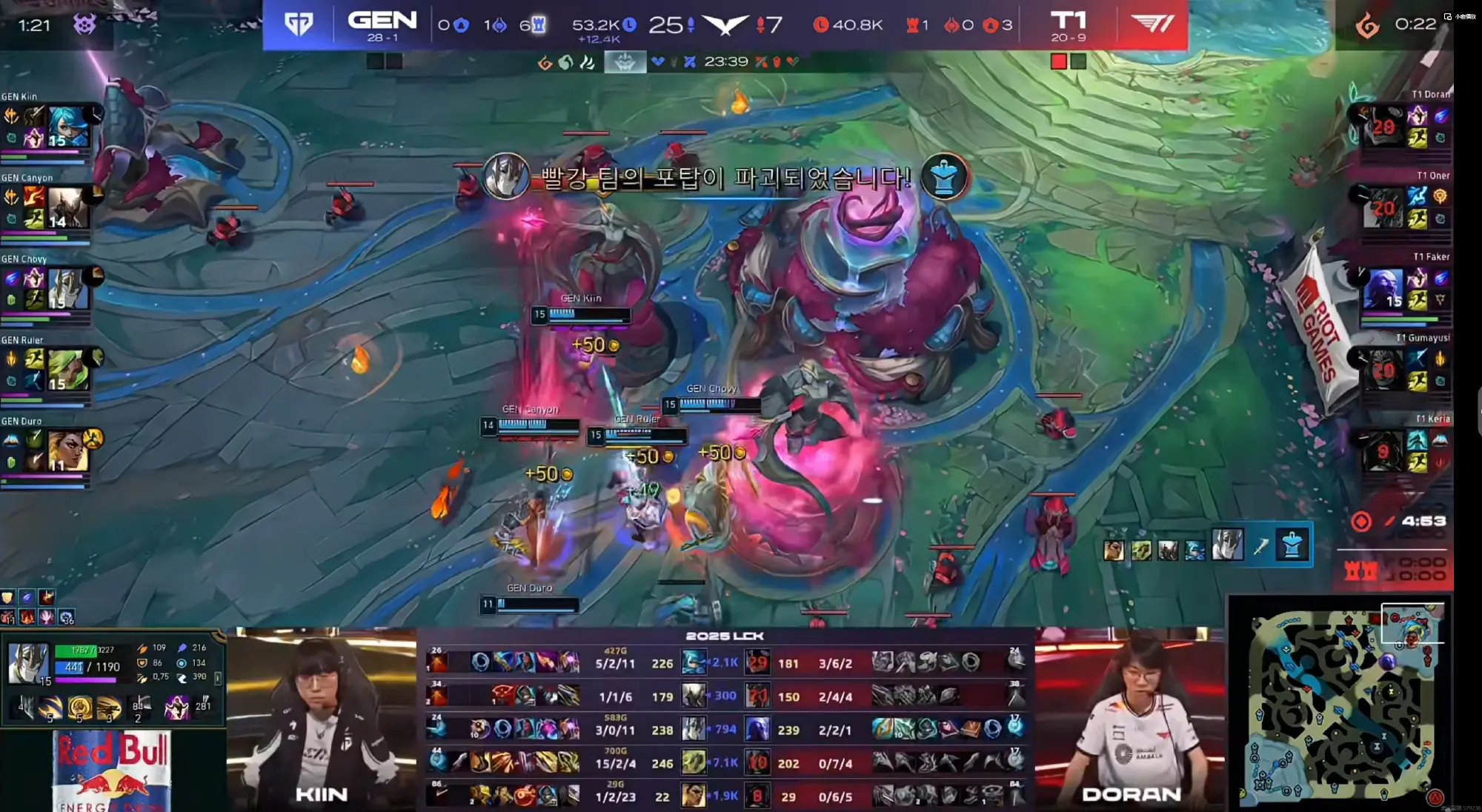Click the purple ultimate ability icon
1482x812 pixels.
point(177,708)
